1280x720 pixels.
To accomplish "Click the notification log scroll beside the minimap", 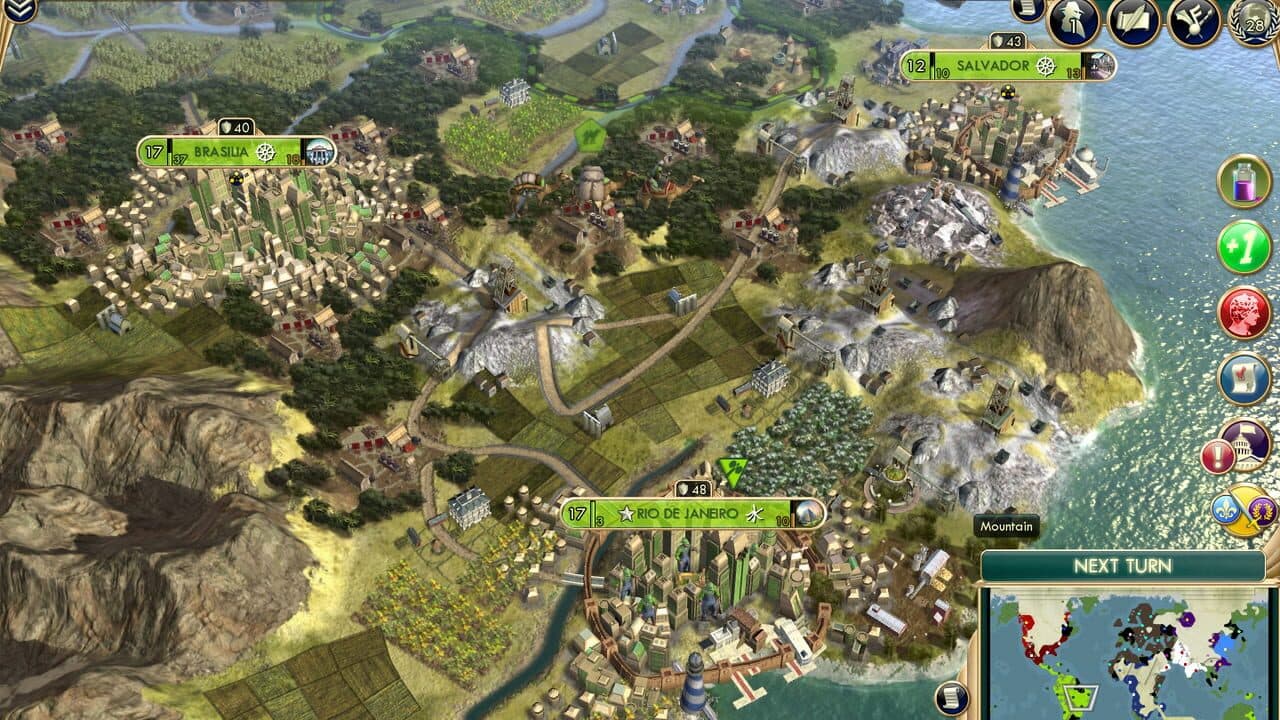I will (x=951, y=698).
